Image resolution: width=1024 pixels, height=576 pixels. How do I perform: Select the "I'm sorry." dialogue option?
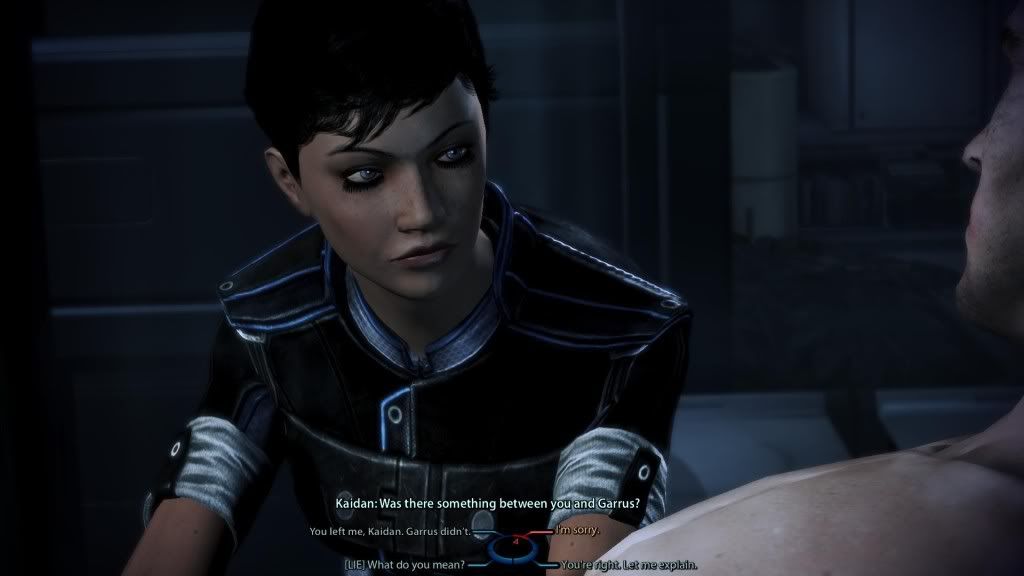tap(577, 529)
